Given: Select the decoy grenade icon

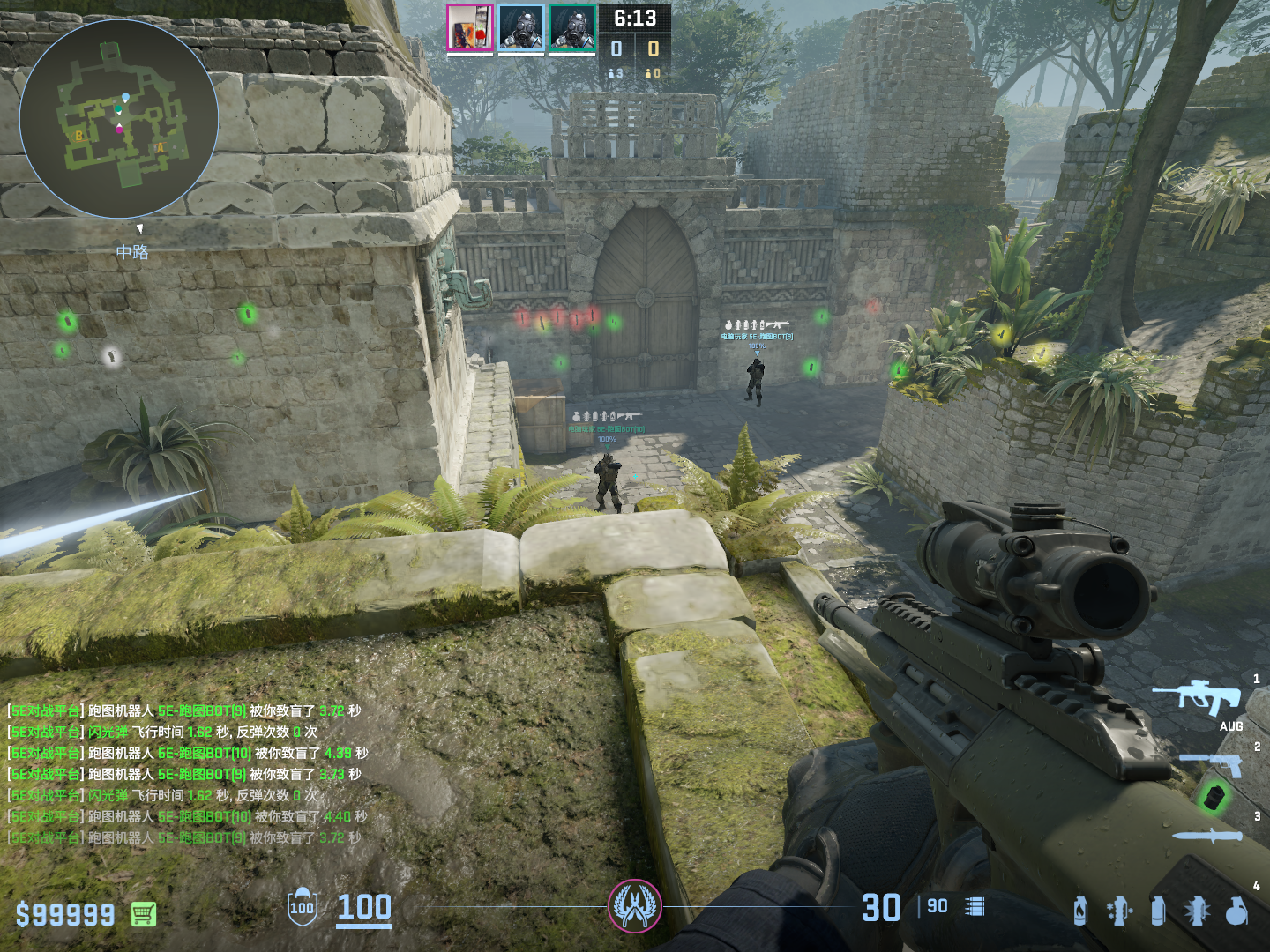Looking at the screenshot, I should point(1119,911).
